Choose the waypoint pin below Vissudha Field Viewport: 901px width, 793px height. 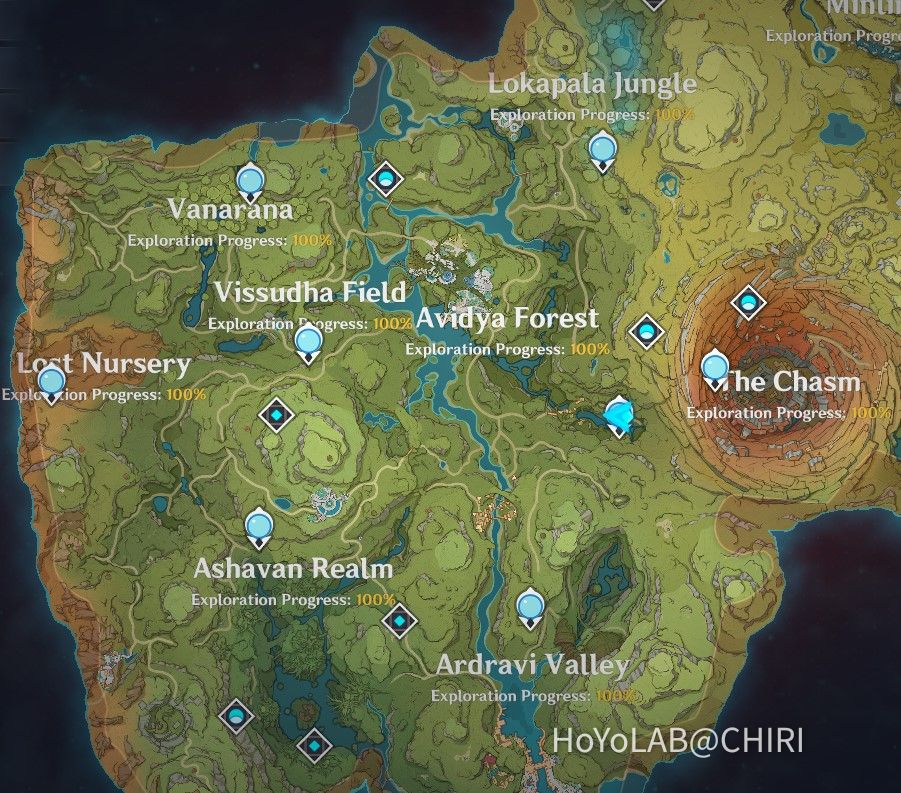point(308,343)
